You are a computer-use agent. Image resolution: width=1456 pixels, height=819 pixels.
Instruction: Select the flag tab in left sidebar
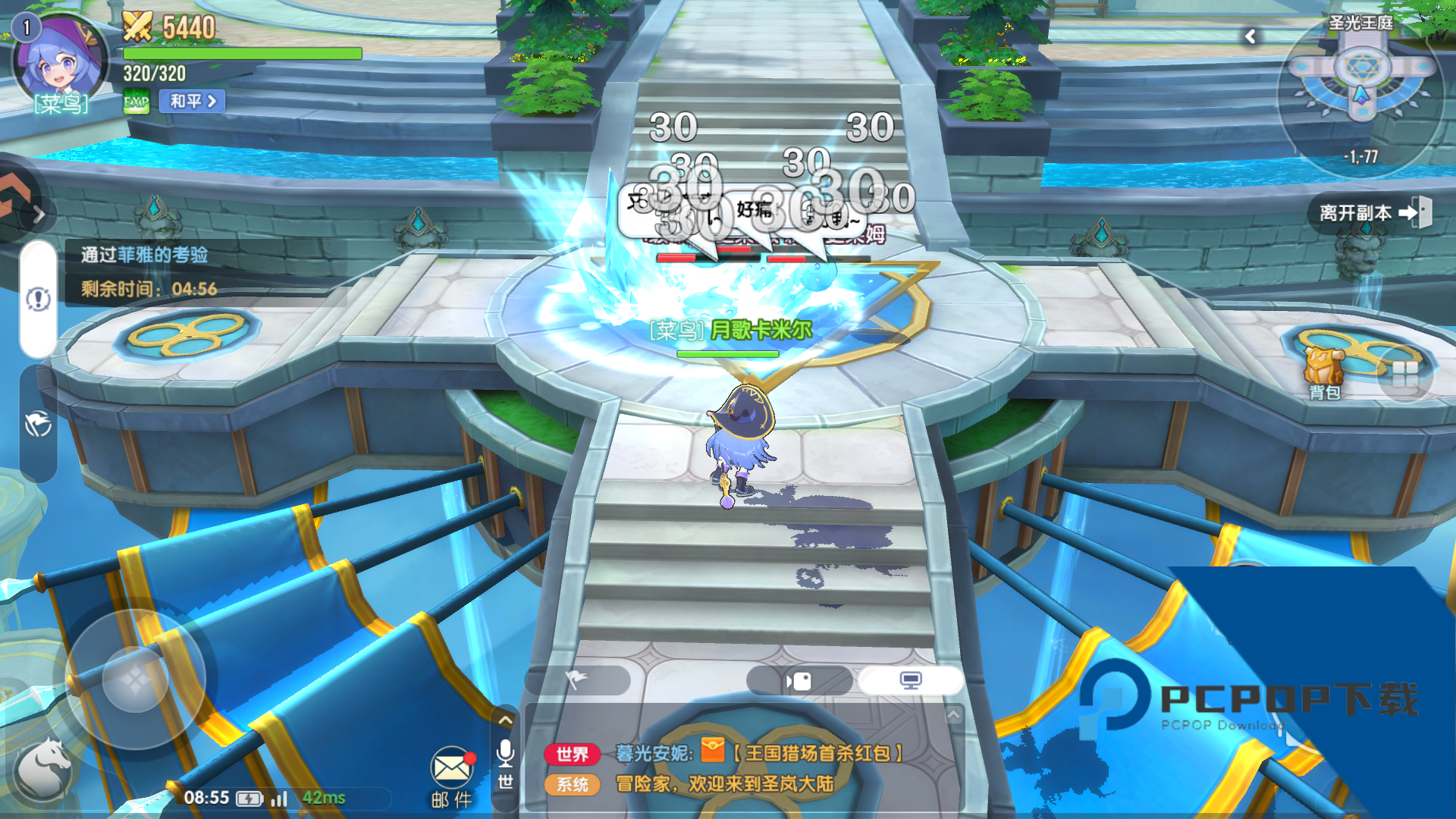(38, 424)
